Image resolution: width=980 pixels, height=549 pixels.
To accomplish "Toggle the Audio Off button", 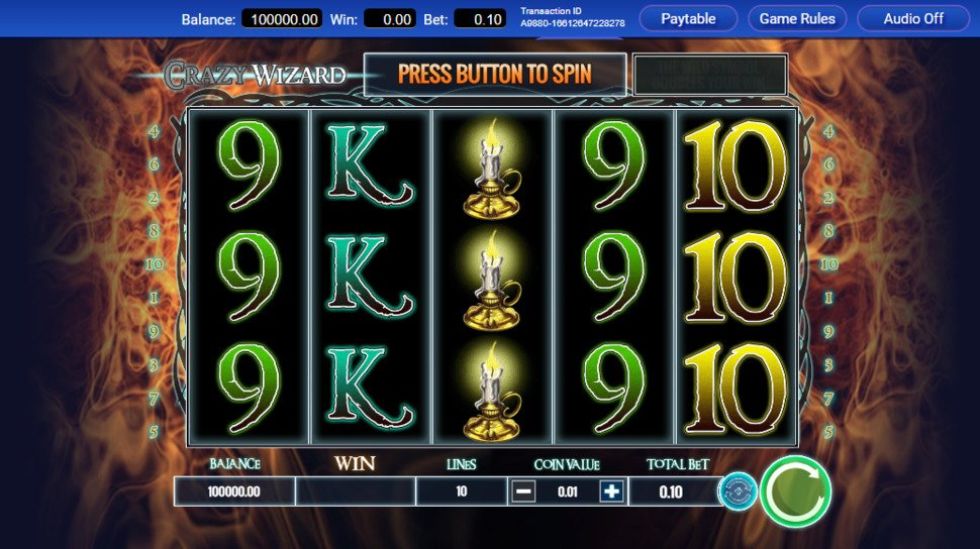I will (913, 18).
